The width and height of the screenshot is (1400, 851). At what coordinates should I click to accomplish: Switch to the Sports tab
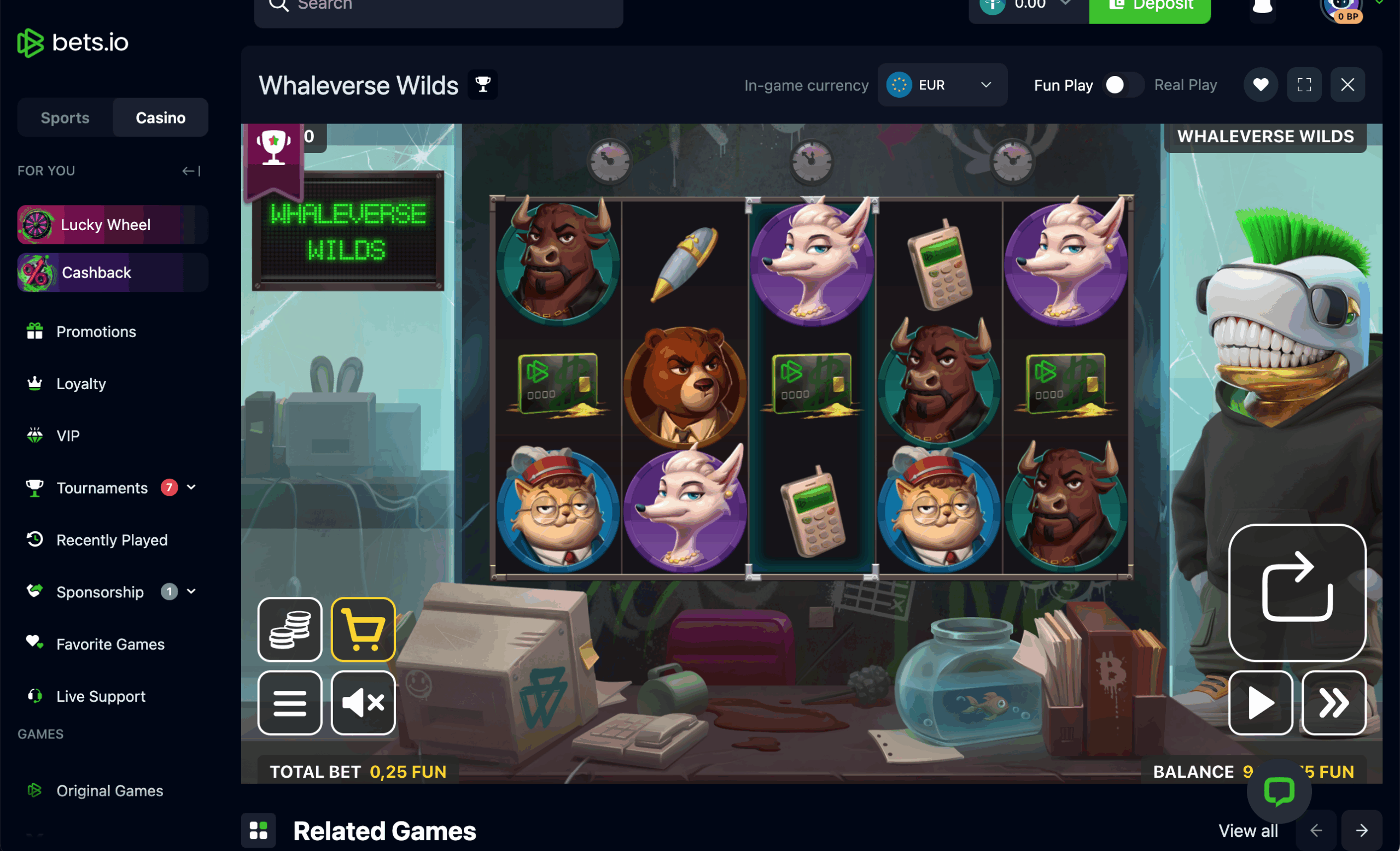[64, 118]
